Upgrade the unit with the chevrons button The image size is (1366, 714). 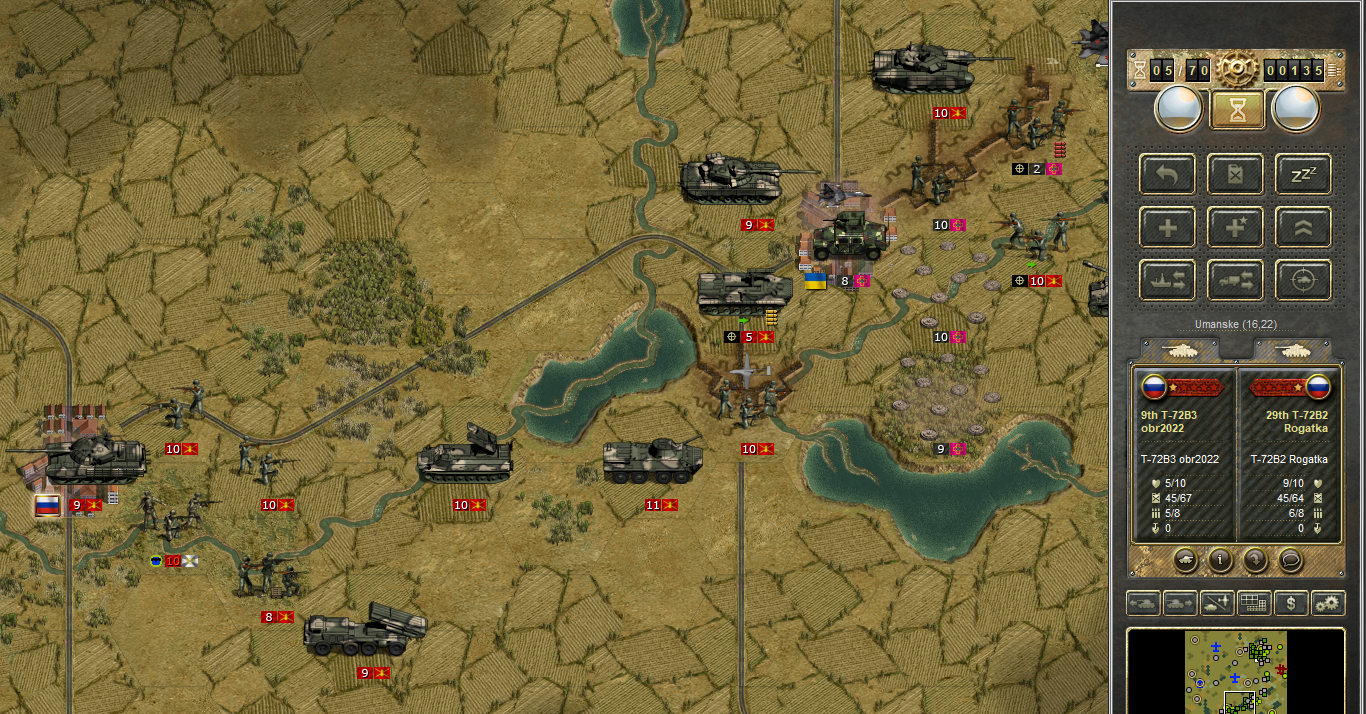click(x=1303, y=227)
